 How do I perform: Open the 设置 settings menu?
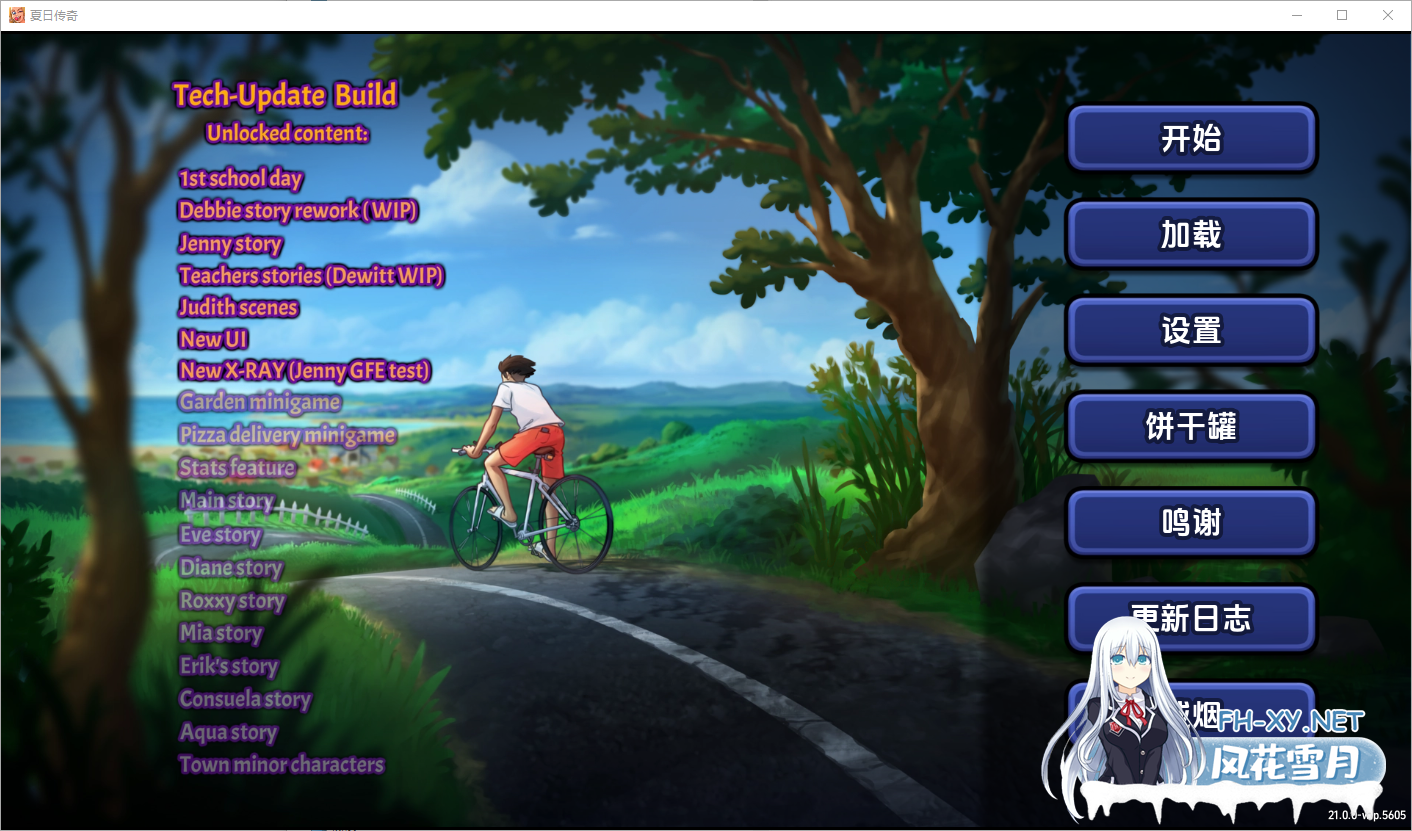pyautogui.click(x=1190, y=330)
